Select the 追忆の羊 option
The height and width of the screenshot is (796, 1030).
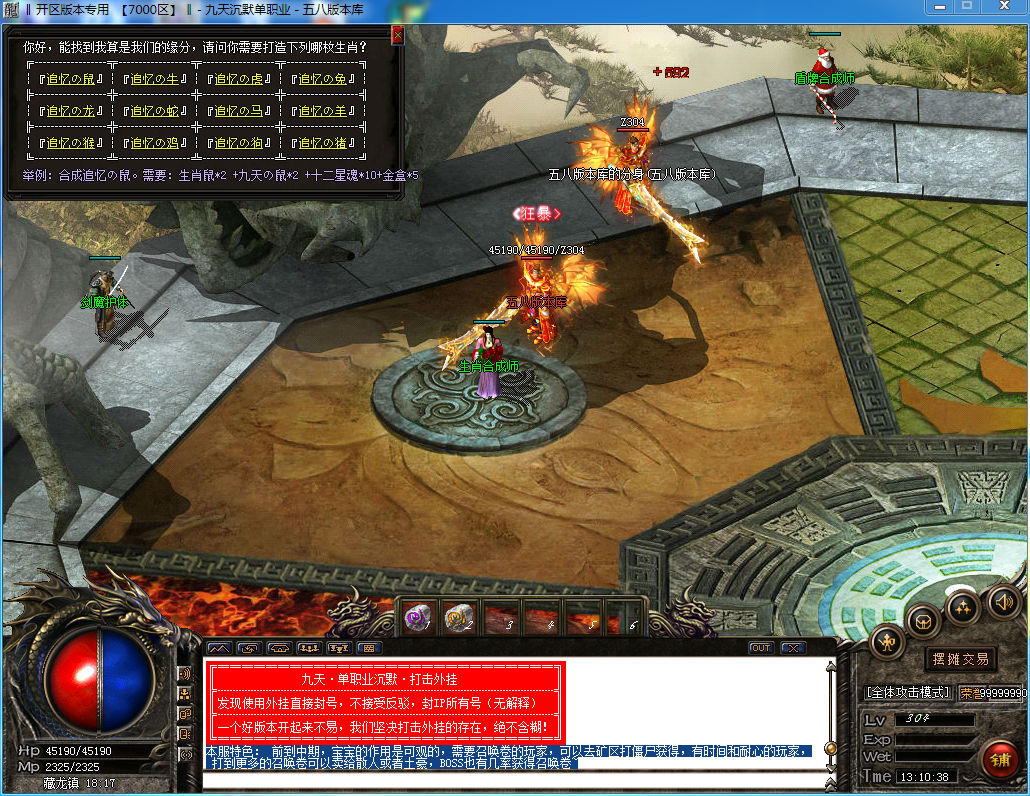pyautogui.click(x=322, y=111)
